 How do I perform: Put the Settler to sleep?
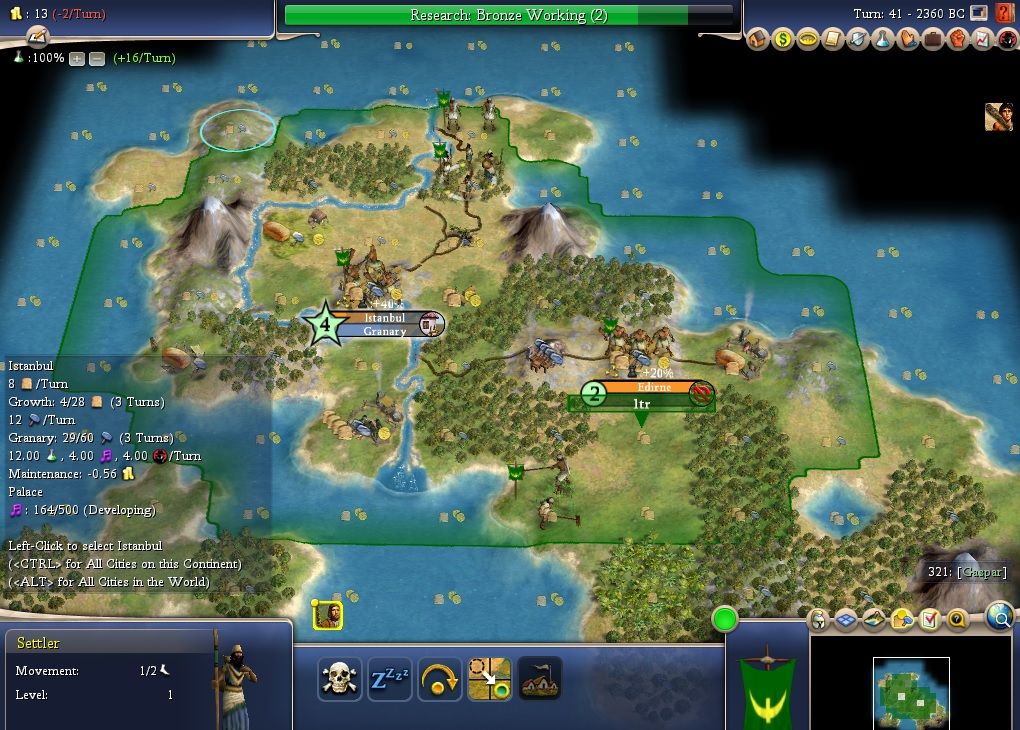(x=390, y=679)
